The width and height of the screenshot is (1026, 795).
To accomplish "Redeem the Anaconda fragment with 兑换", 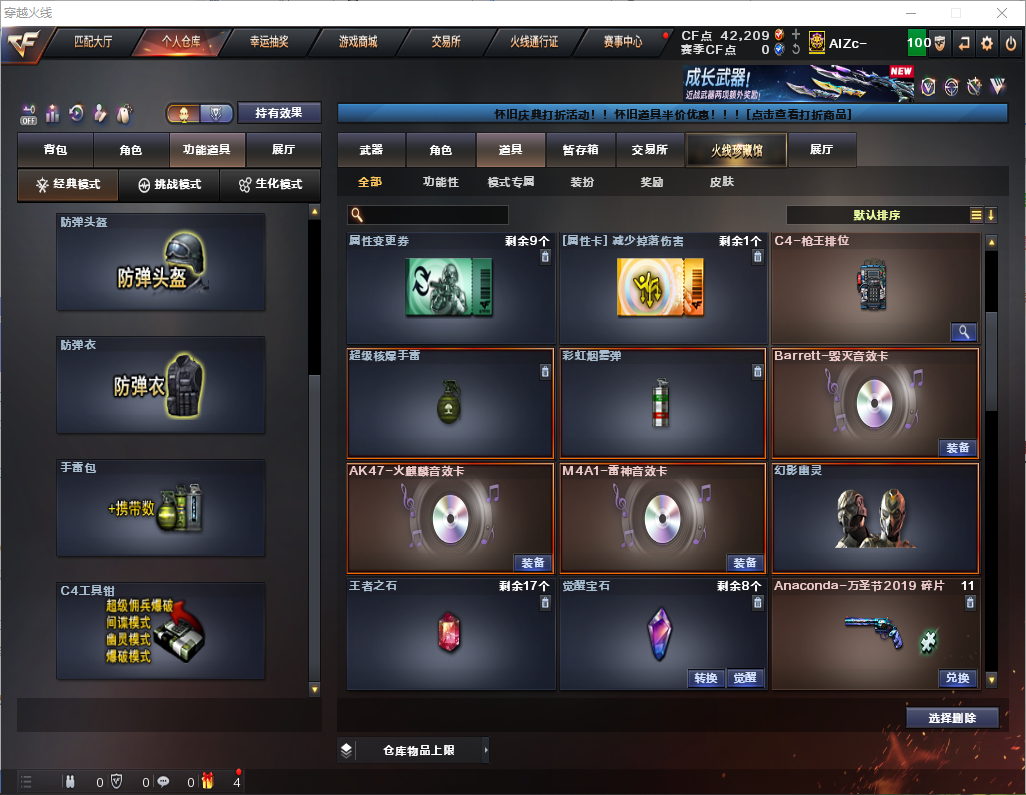I will point(957,678).
